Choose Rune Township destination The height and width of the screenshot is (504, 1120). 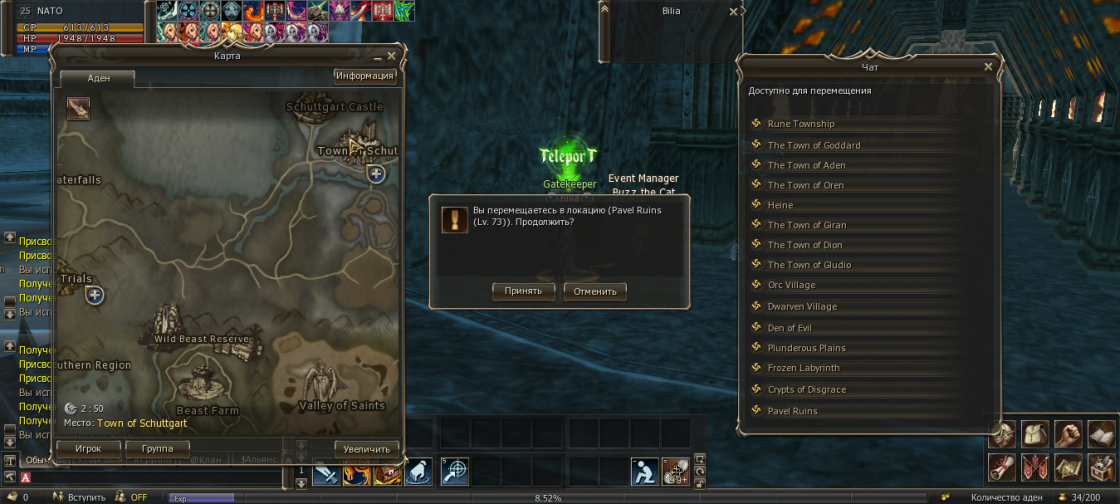click(x=800, y=124)
